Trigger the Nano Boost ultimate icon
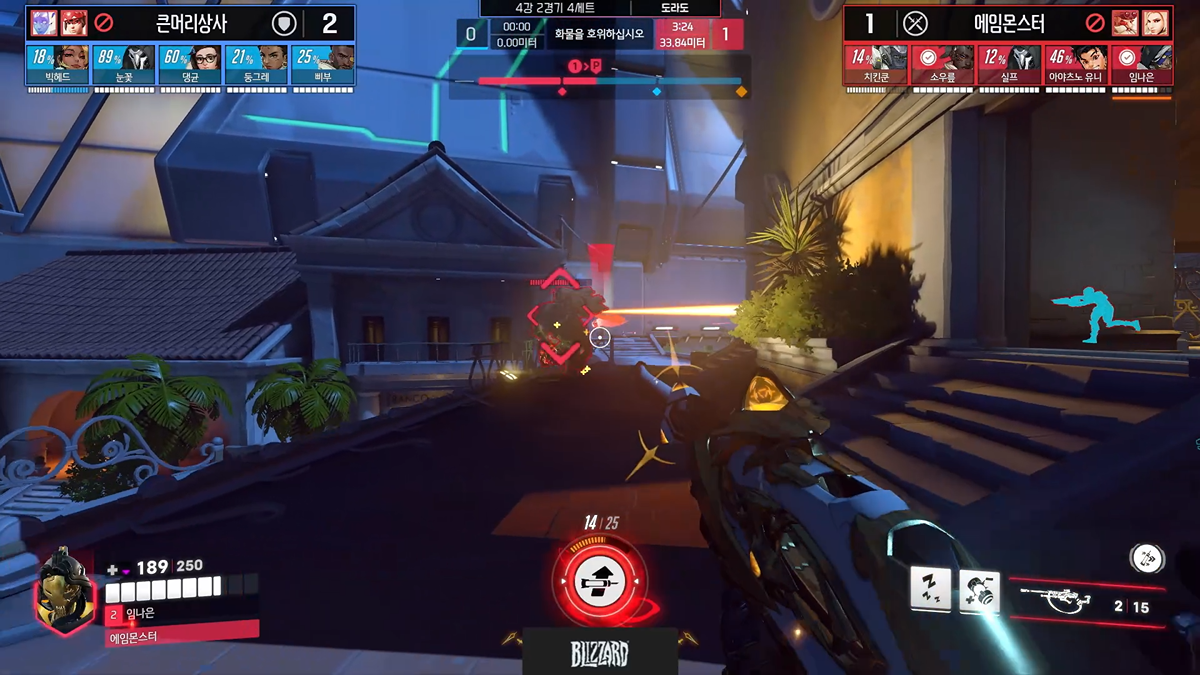 [x=600, y=578]
